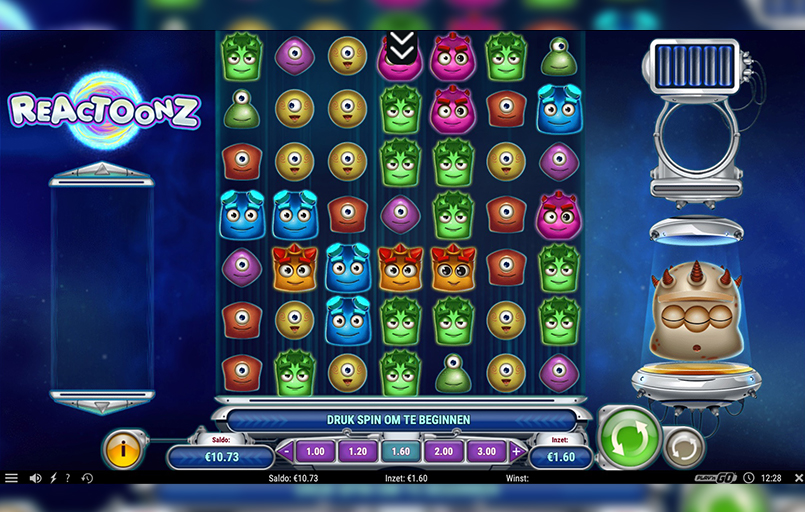This screenshot has width=805, height=512.
Task: Decrease the bet with the minus button
Action: (x=286, y=452)
